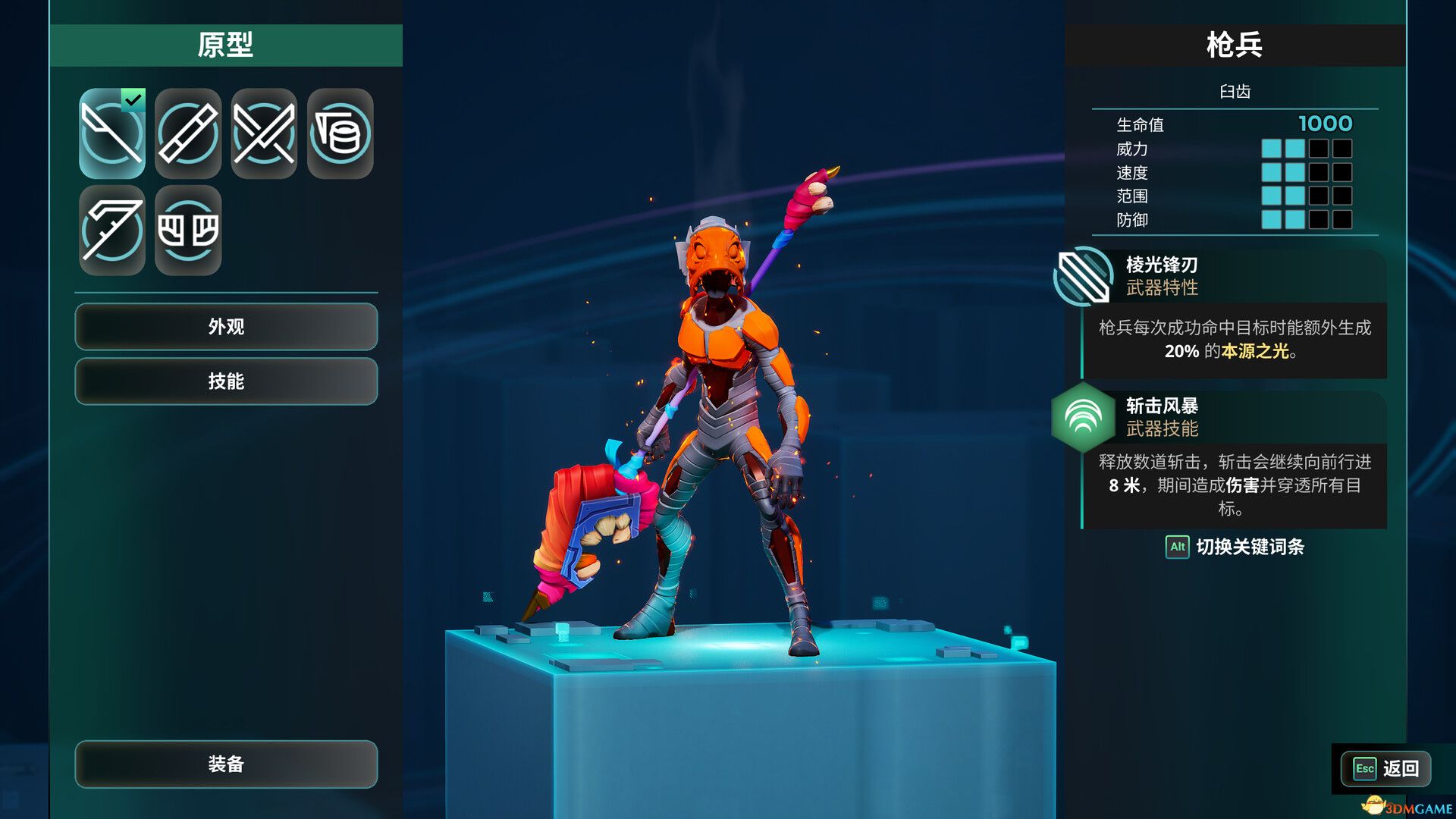Click 返回 to go back
The image size is (1456, 819).
(1386, 769)
